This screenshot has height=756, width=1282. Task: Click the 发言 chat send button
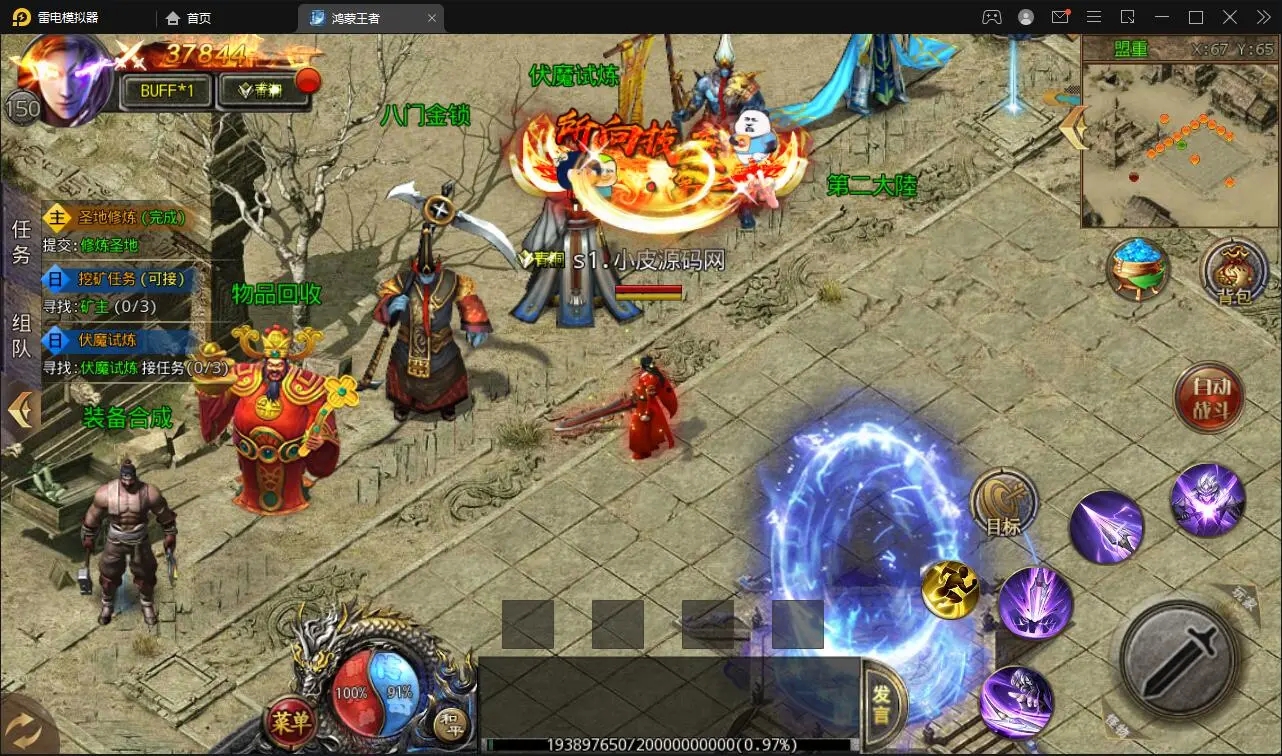882,704
